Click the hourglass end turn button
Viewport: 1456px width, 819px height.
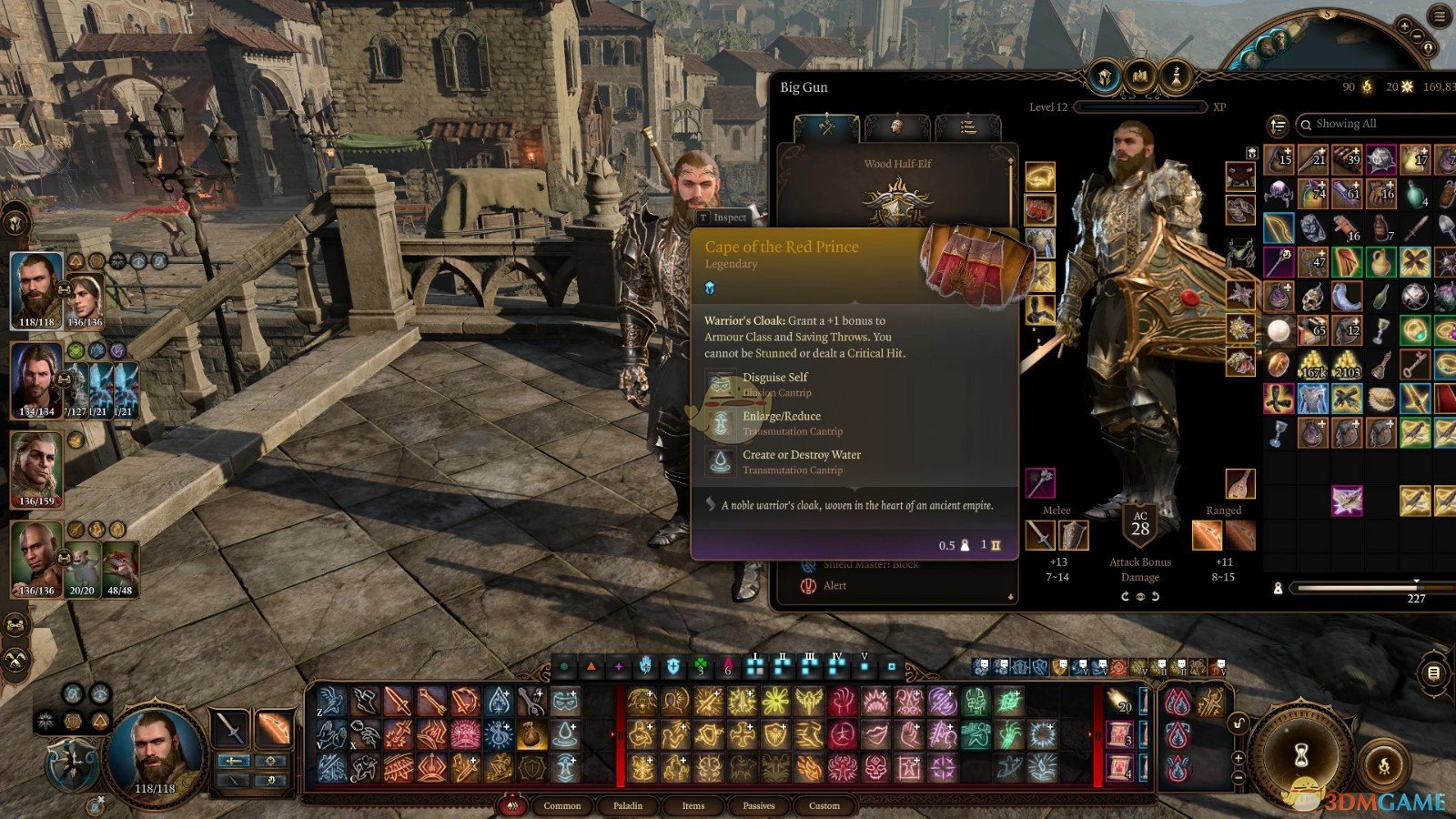1301,754
